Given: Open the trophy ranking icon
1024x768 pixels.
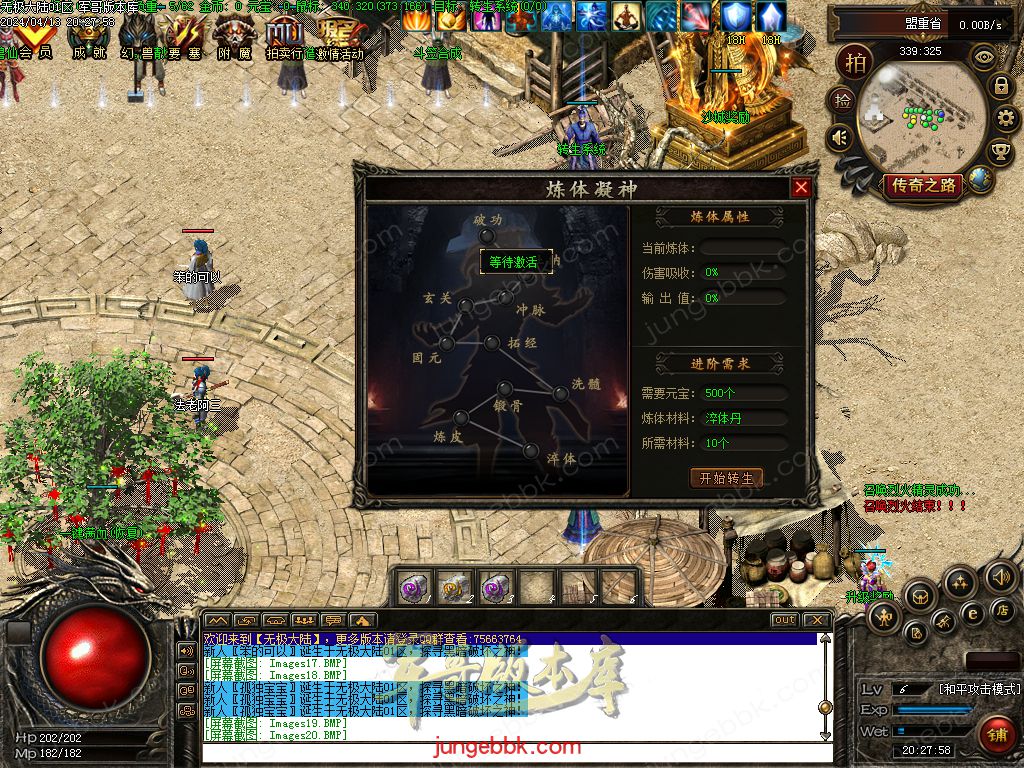Looking at the screenshot, I should coord(999,152).
